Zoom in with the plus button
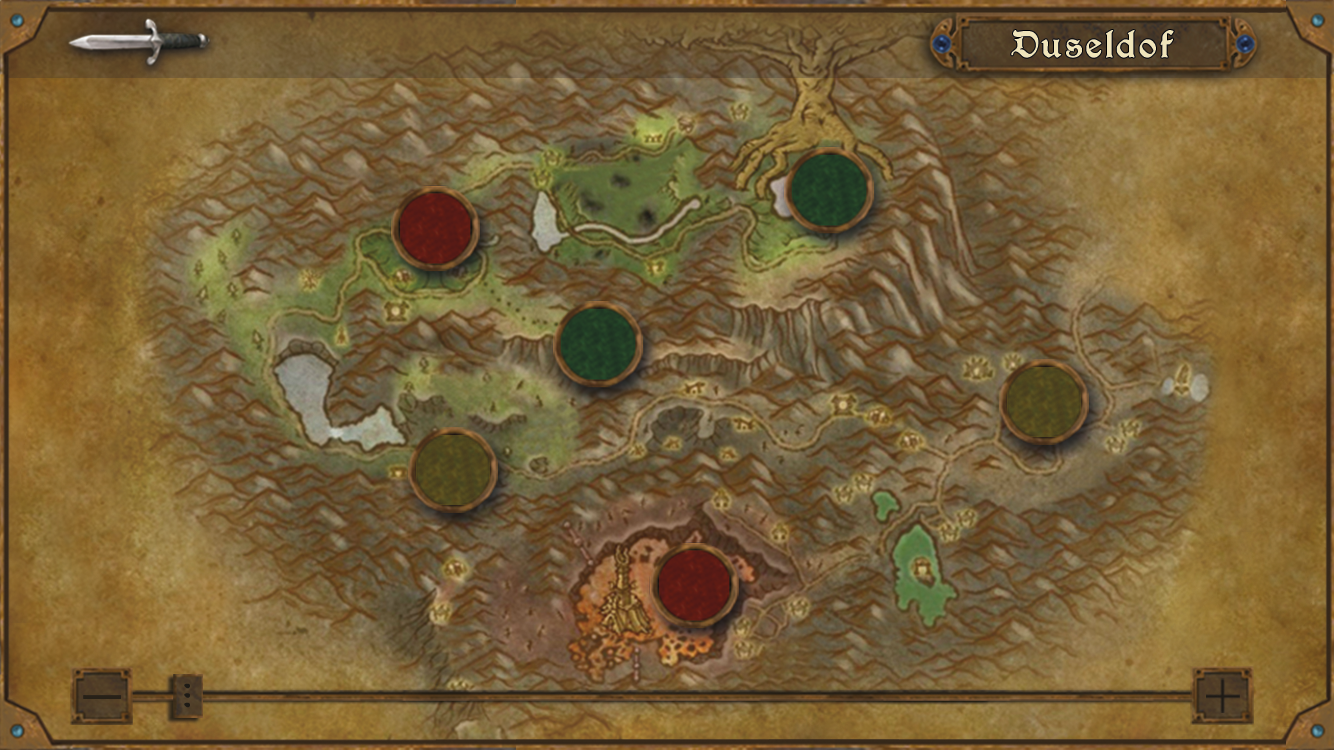This screenshot has width=1334, height=750. coord(1222,695)
